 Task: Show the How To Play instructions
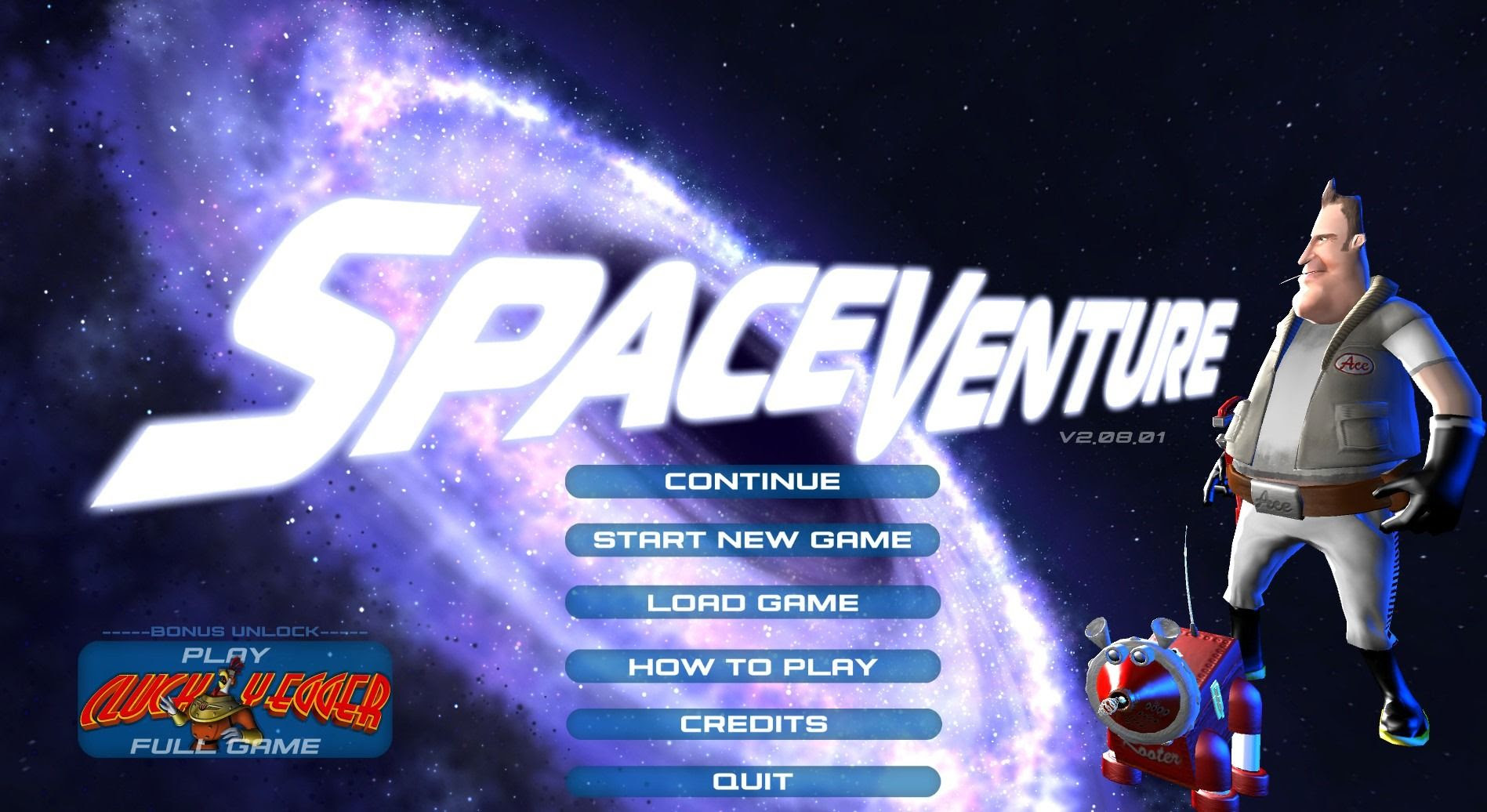(752, 667)
